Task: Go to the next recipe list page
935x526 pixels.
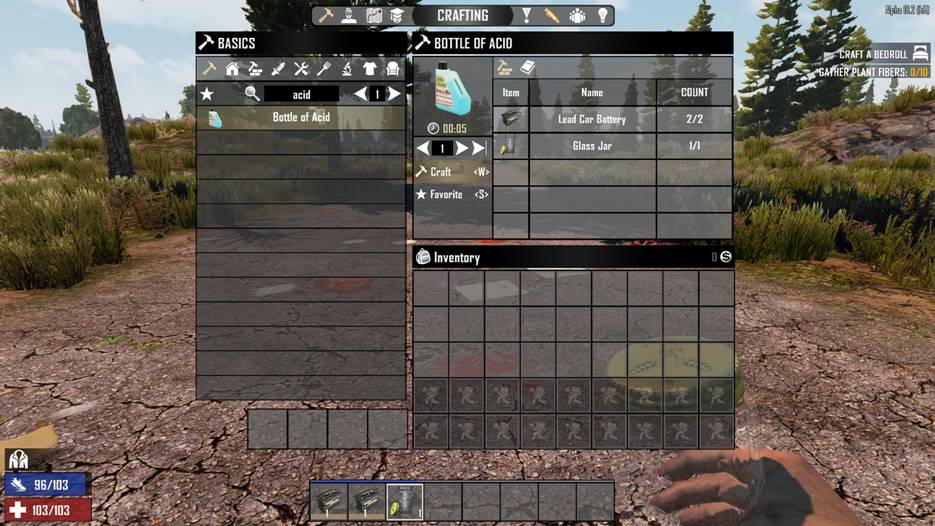Action: pos(395,94)
